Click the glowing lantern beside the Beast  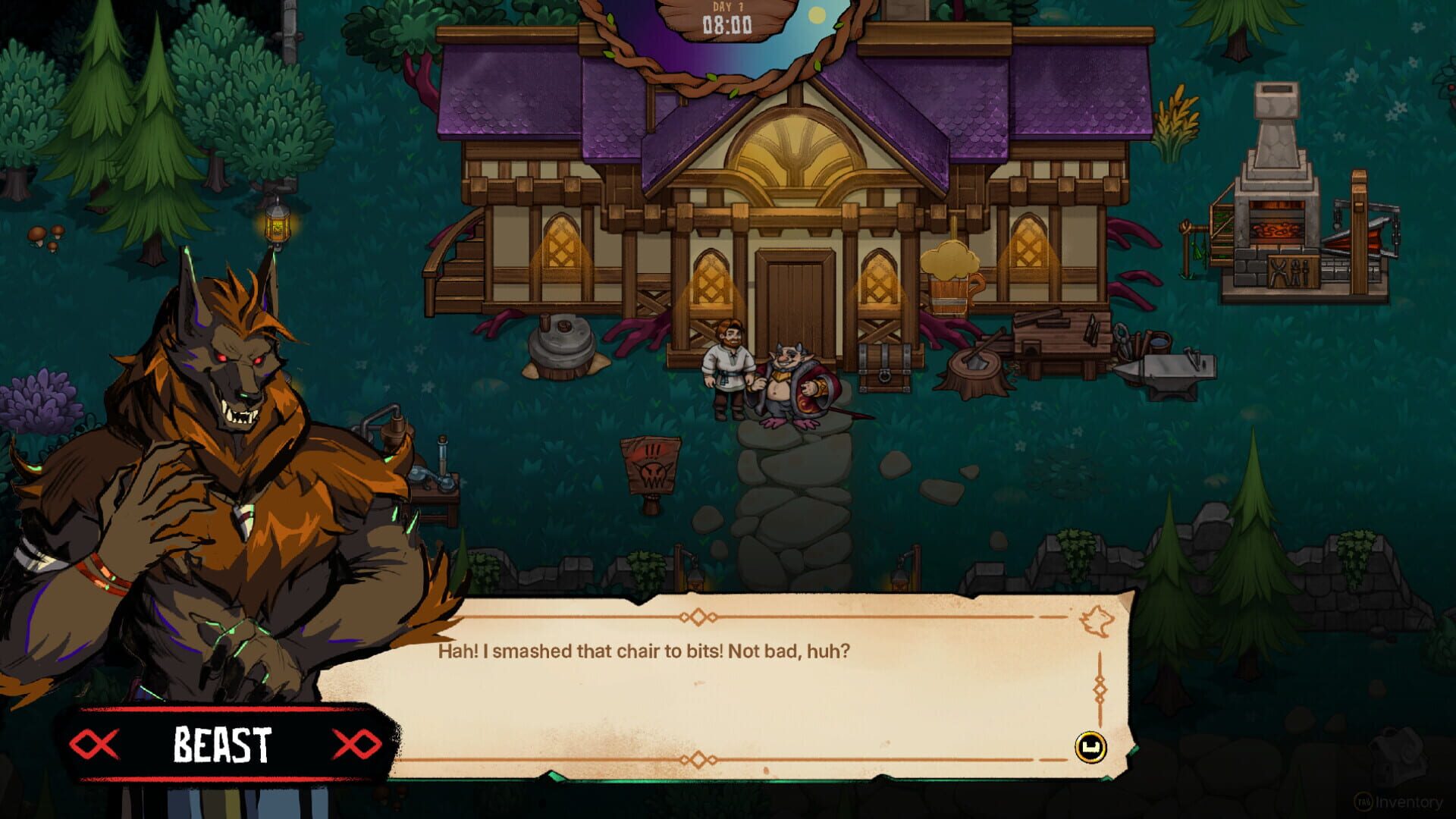pyautogui.click(x=279, y=227)
